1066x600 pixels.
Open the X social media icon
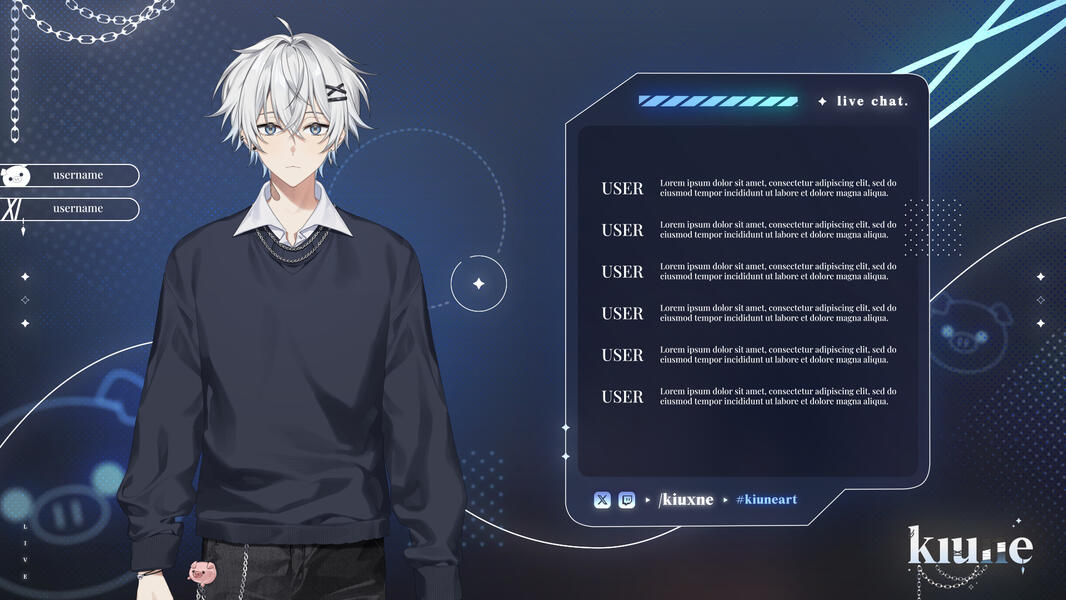(602, 500)
